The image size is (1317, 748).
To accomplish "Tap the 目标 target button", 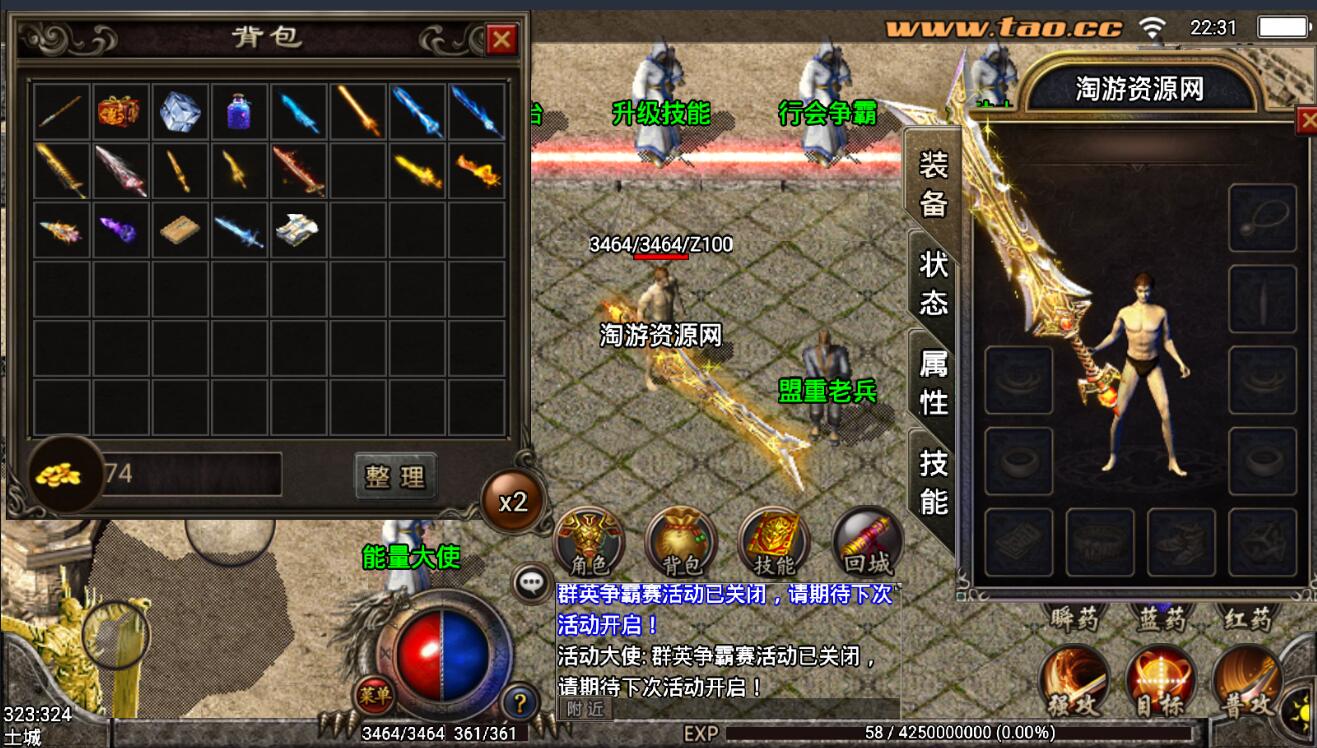I will pos(1160,680).
